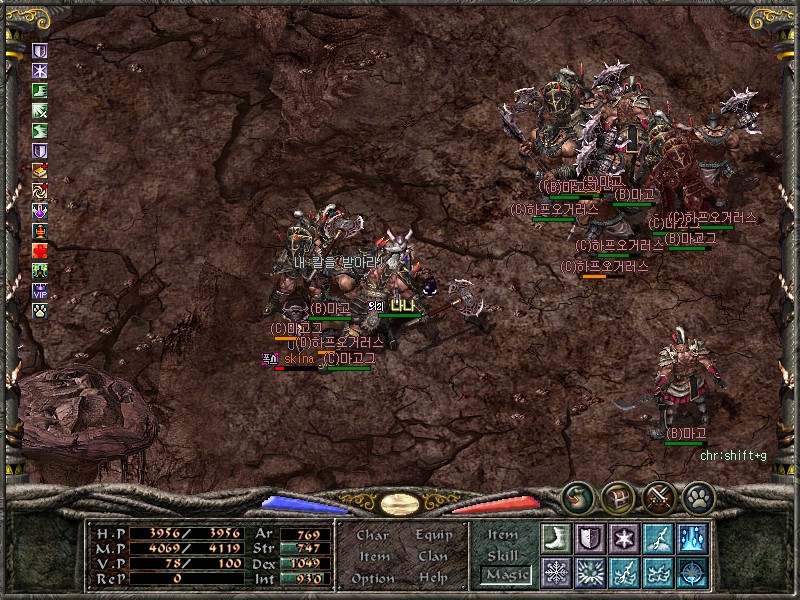Click the crossed swords round button
Viewport: 800px width, 600px height.
point(658,497)
